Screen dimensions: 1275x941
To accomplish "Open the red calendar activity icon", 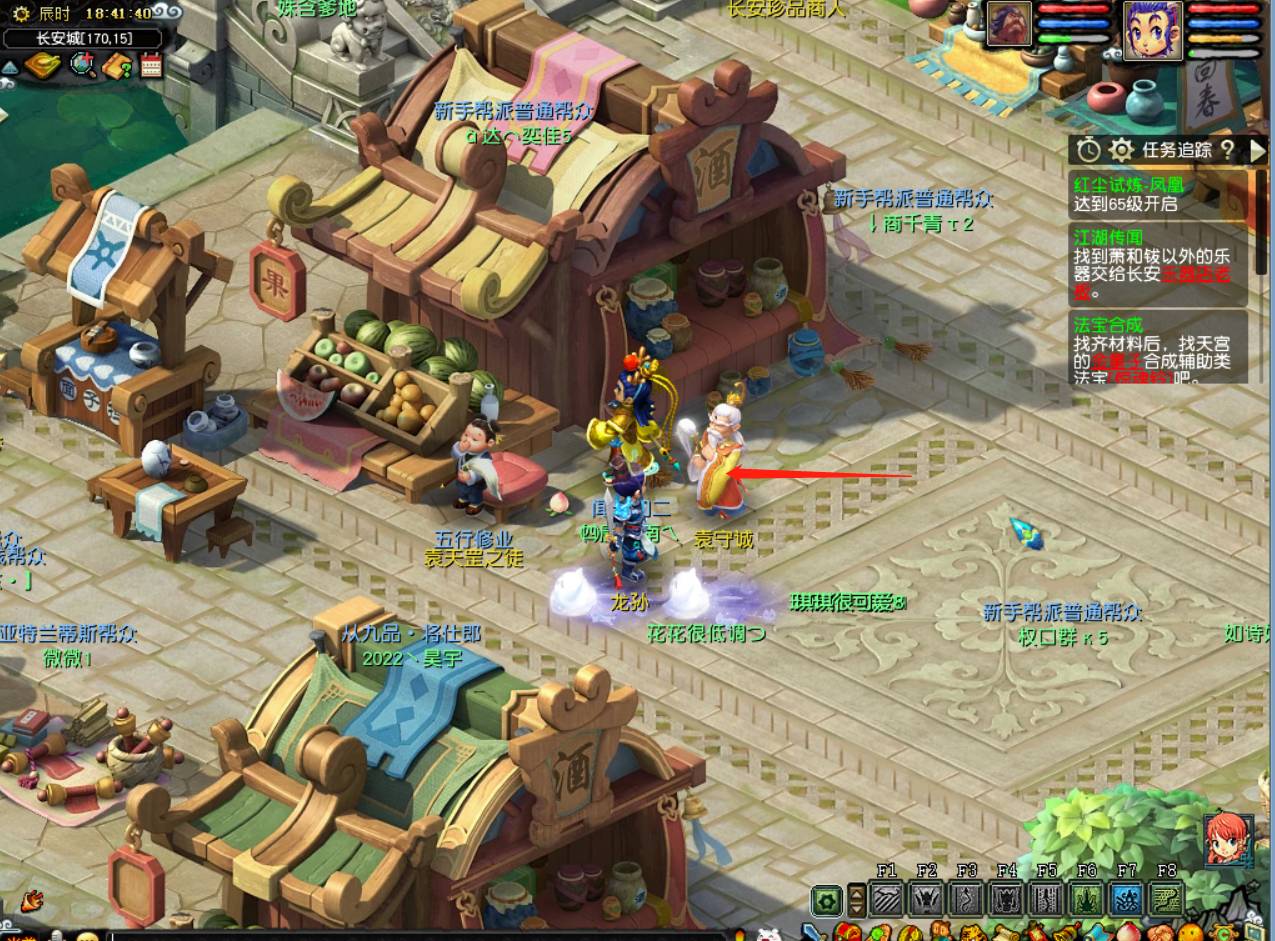I will click(150, 67).
